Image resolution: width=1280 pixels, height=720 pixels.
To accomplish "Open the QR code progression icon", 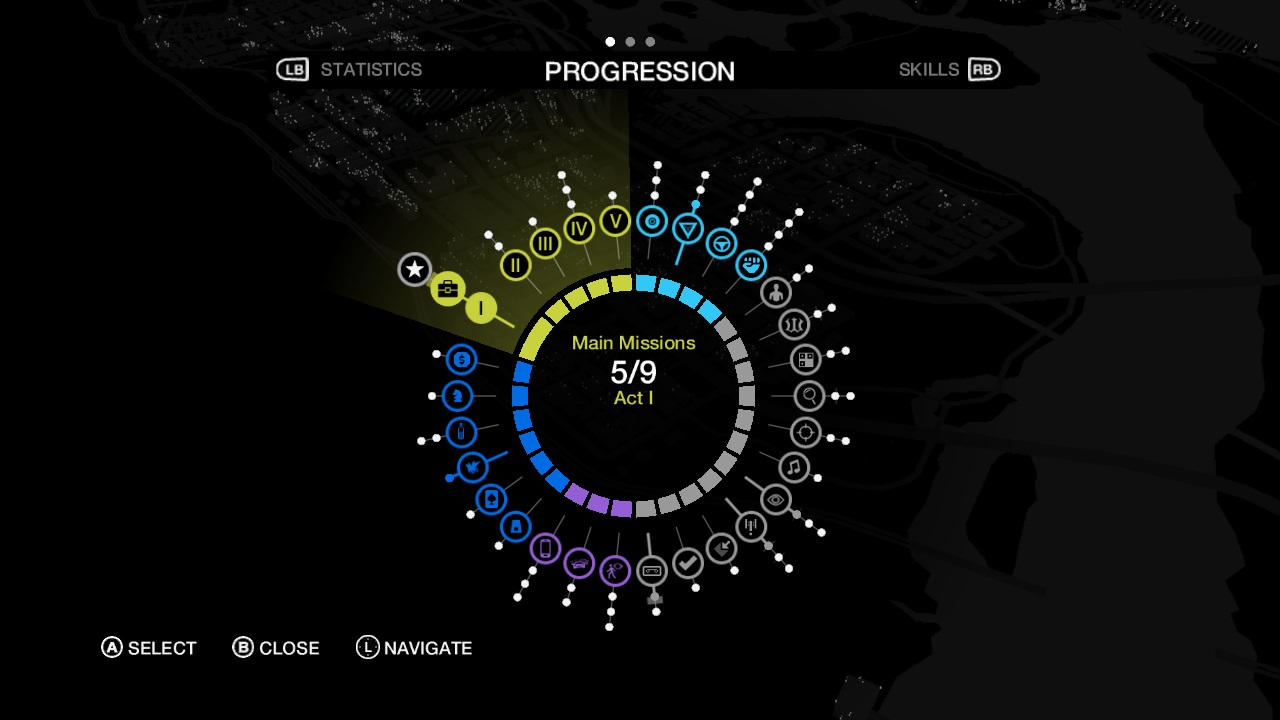I will tap(805, 359).
